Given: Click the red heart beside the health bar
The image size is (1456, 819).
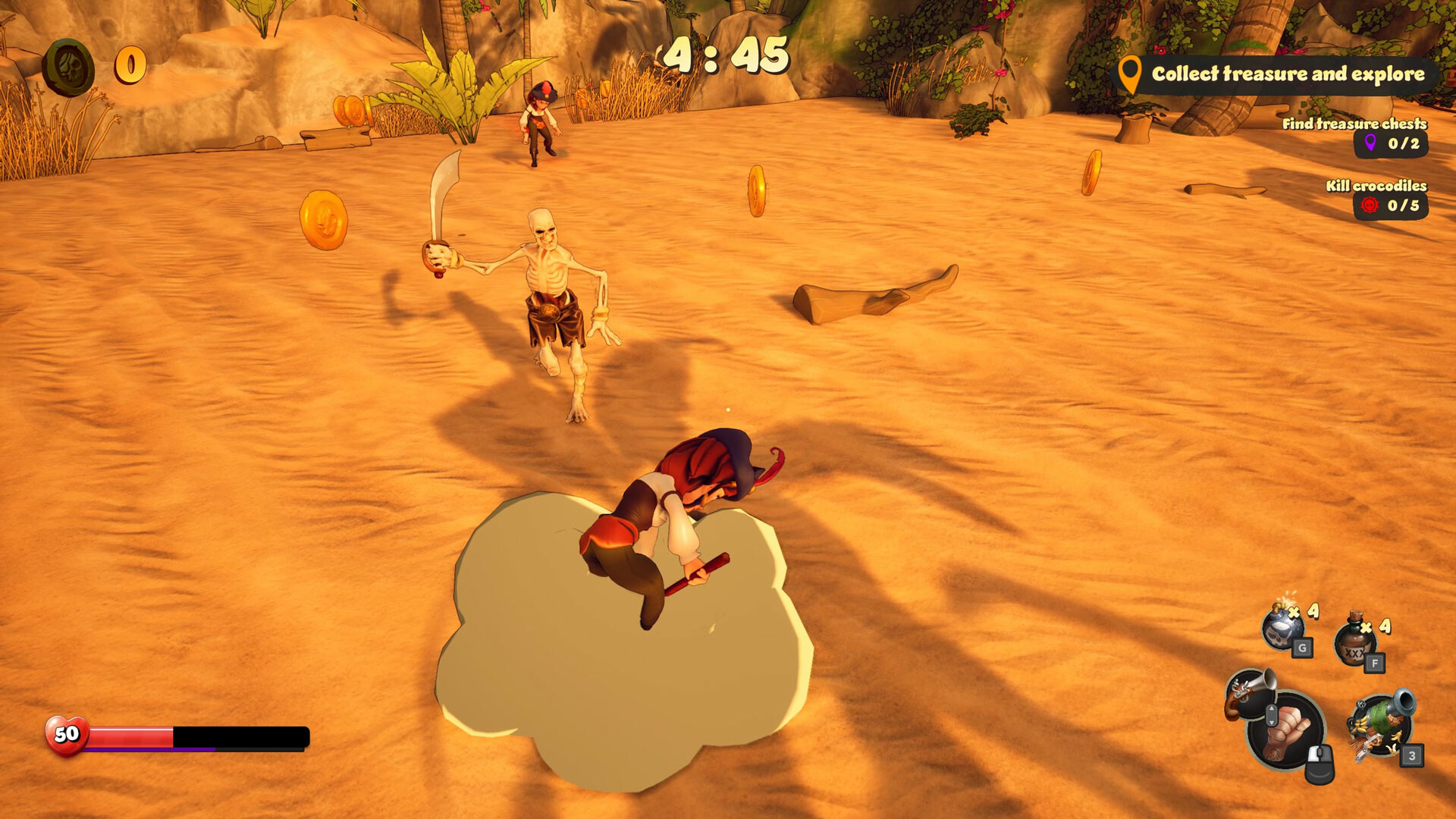Looking at the screenshot, I should click(66, 734).
